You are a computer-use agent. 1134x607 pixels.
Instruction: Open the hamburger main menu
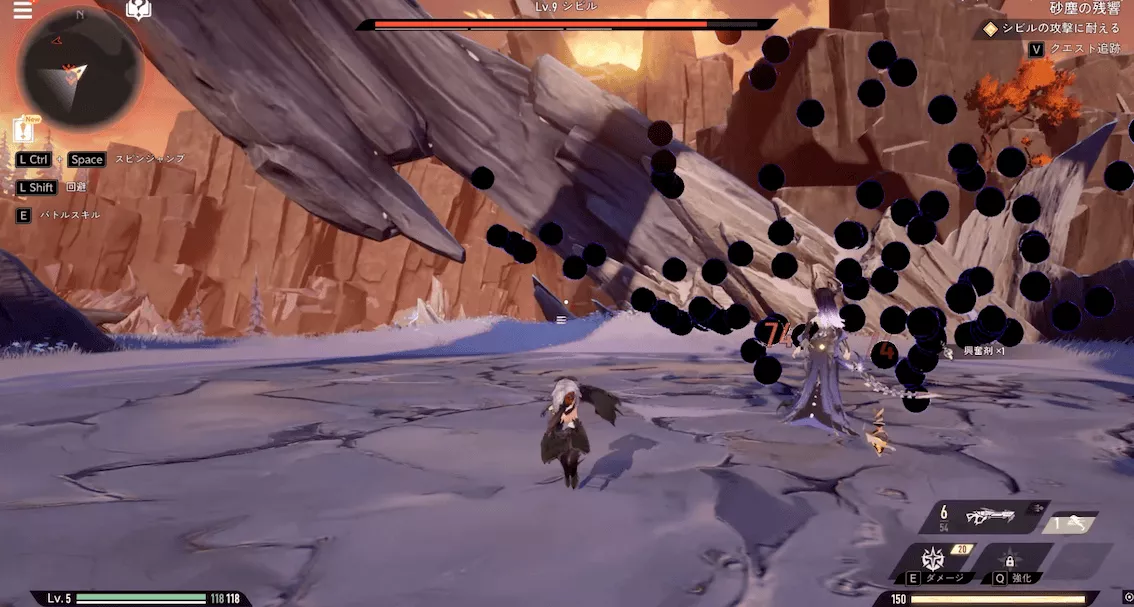click(x=22, y=11)
